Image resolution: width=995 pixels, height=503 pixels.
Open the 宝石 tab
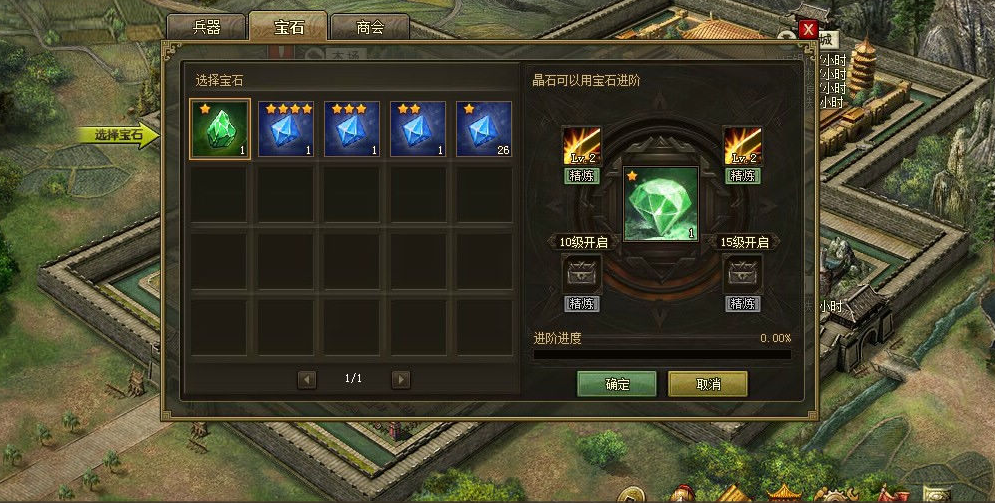[288, 28]
